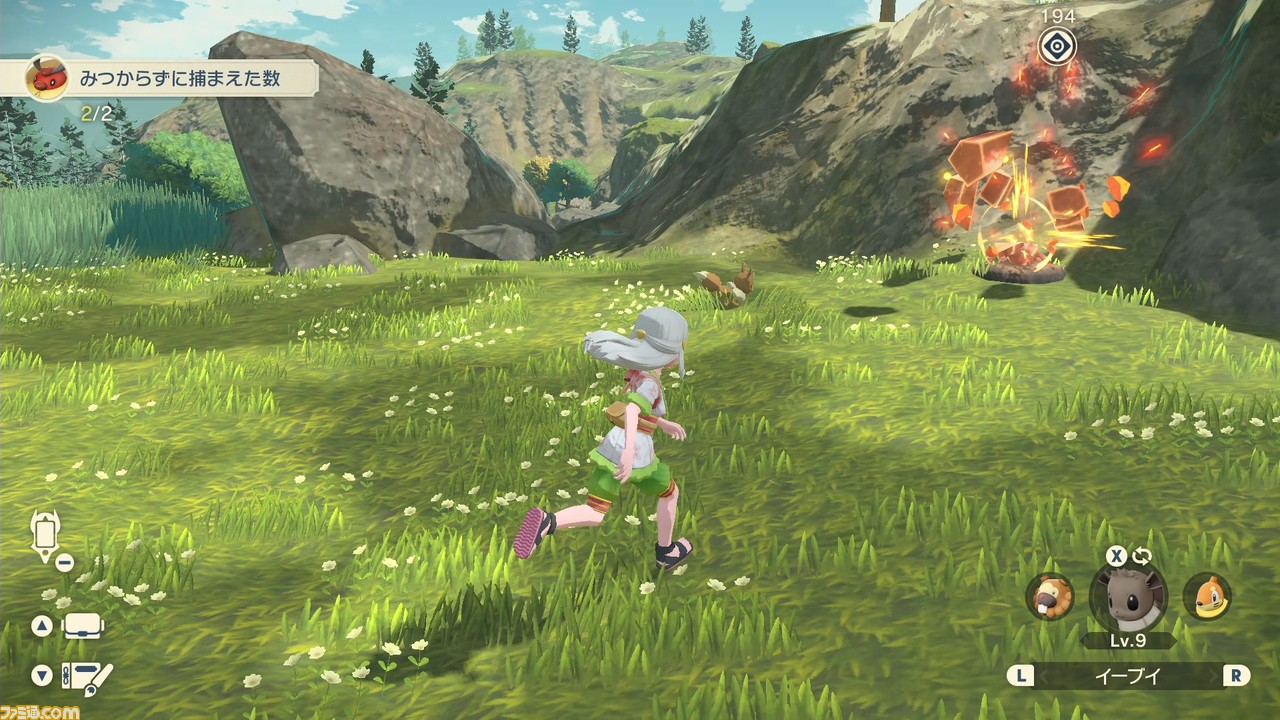The width and height of the screenshot is (1280, 720).
Task: Choose the Eevee portrait in the party selector
Action: pyautogui.click(x=1128, y=598)
